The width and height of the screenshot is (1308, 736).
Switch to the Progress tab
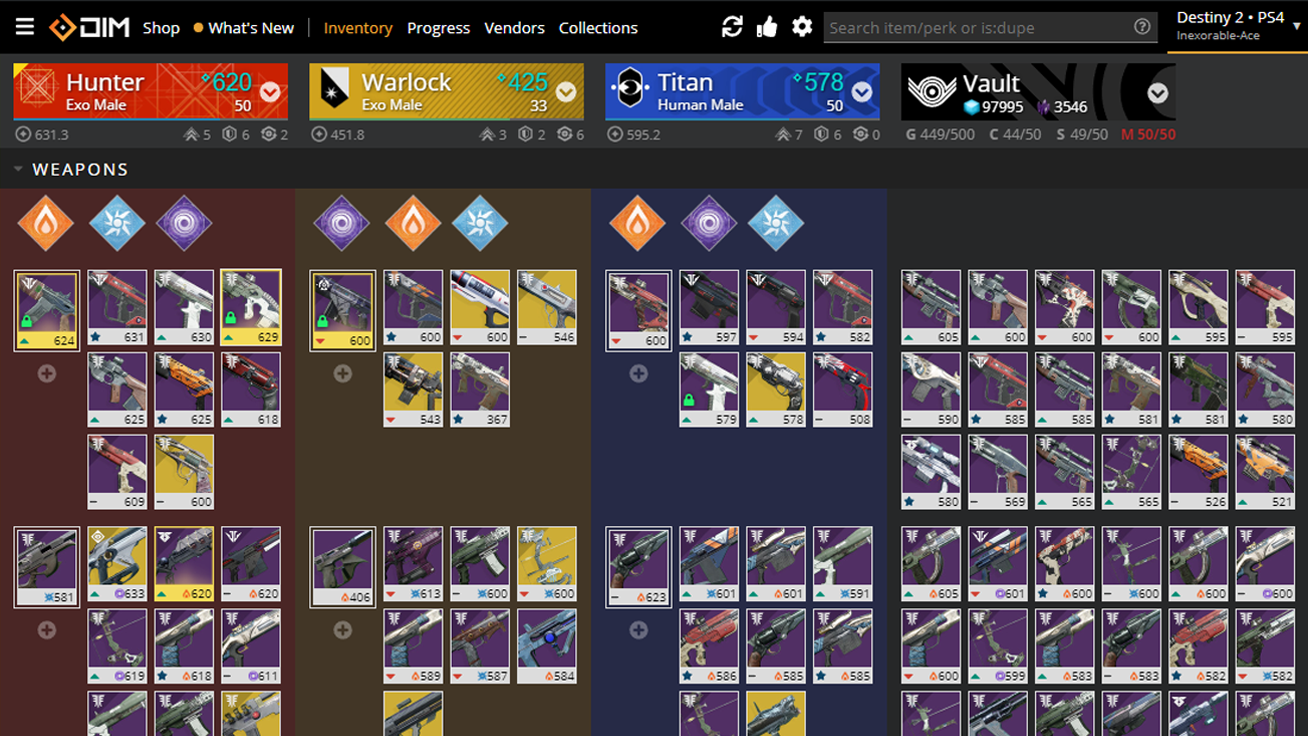pos(438,27)
